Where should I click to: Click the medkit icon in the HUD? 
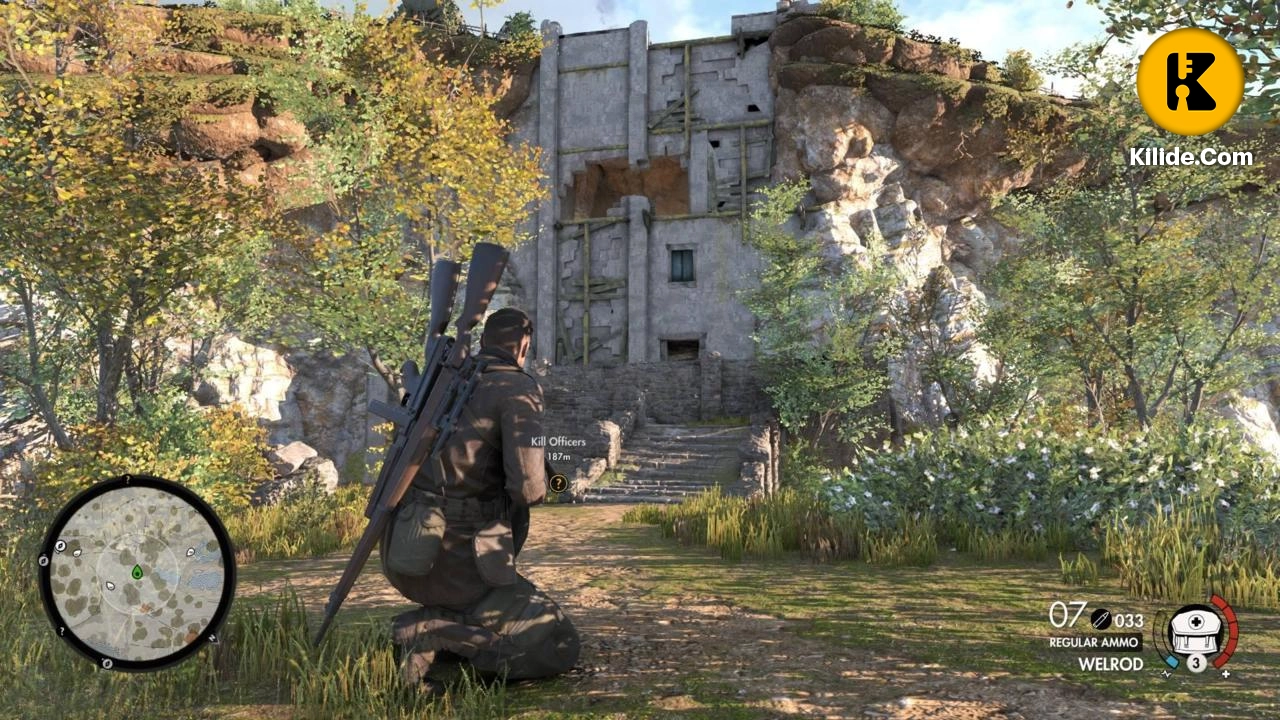click(1195, 632)
